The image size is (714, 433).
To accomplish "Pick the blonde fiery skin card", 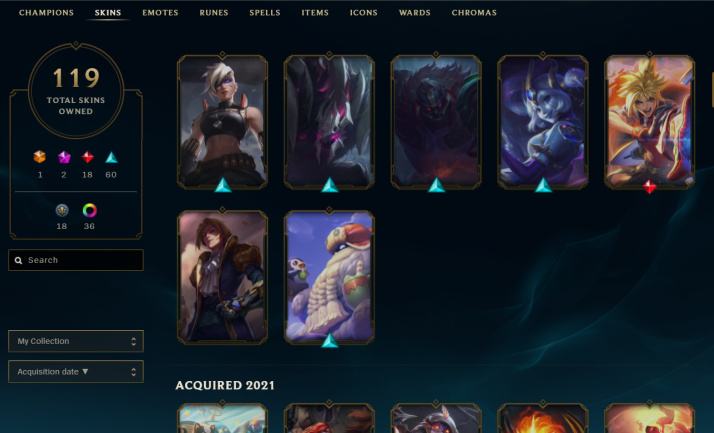I will [650, 121].
